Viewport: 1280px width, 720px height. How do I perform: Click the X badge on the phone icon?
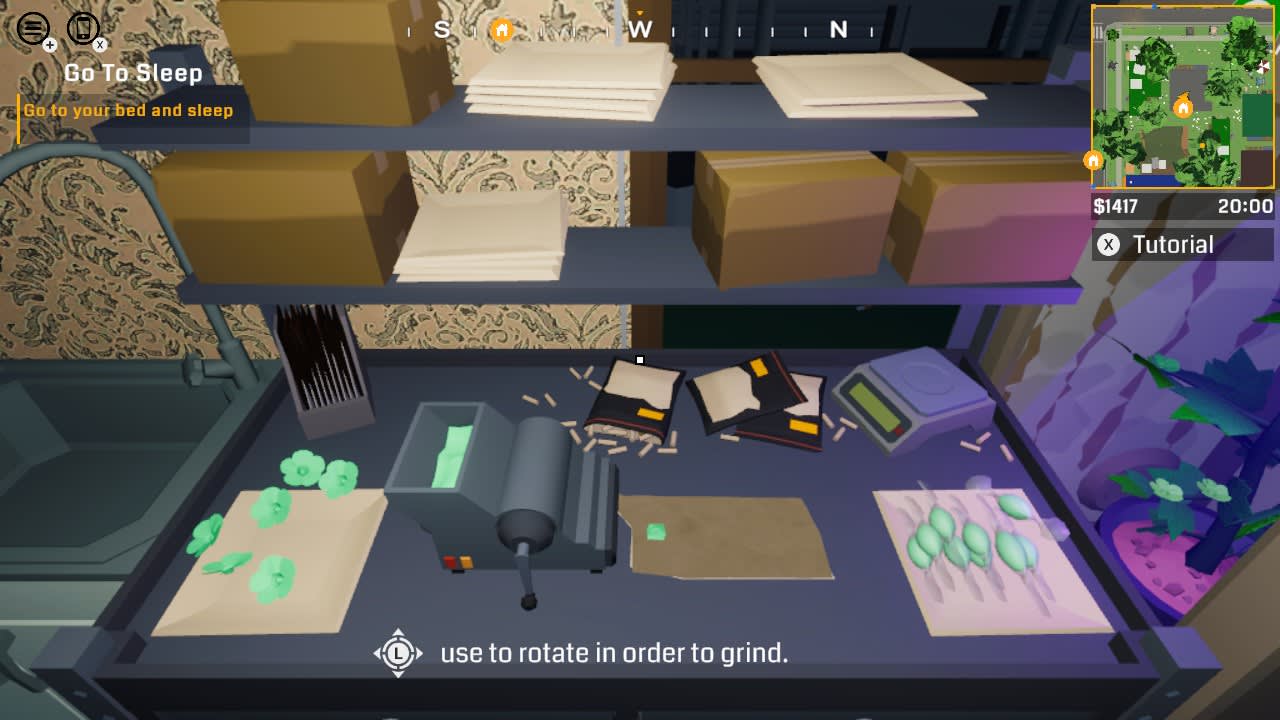tap(99, 44)
